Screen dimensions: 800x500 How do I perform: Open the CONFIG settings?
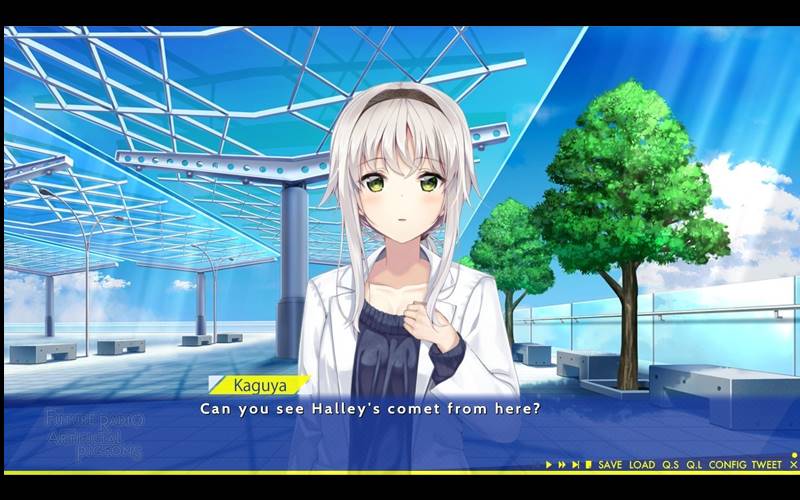[x=727, y=465]
